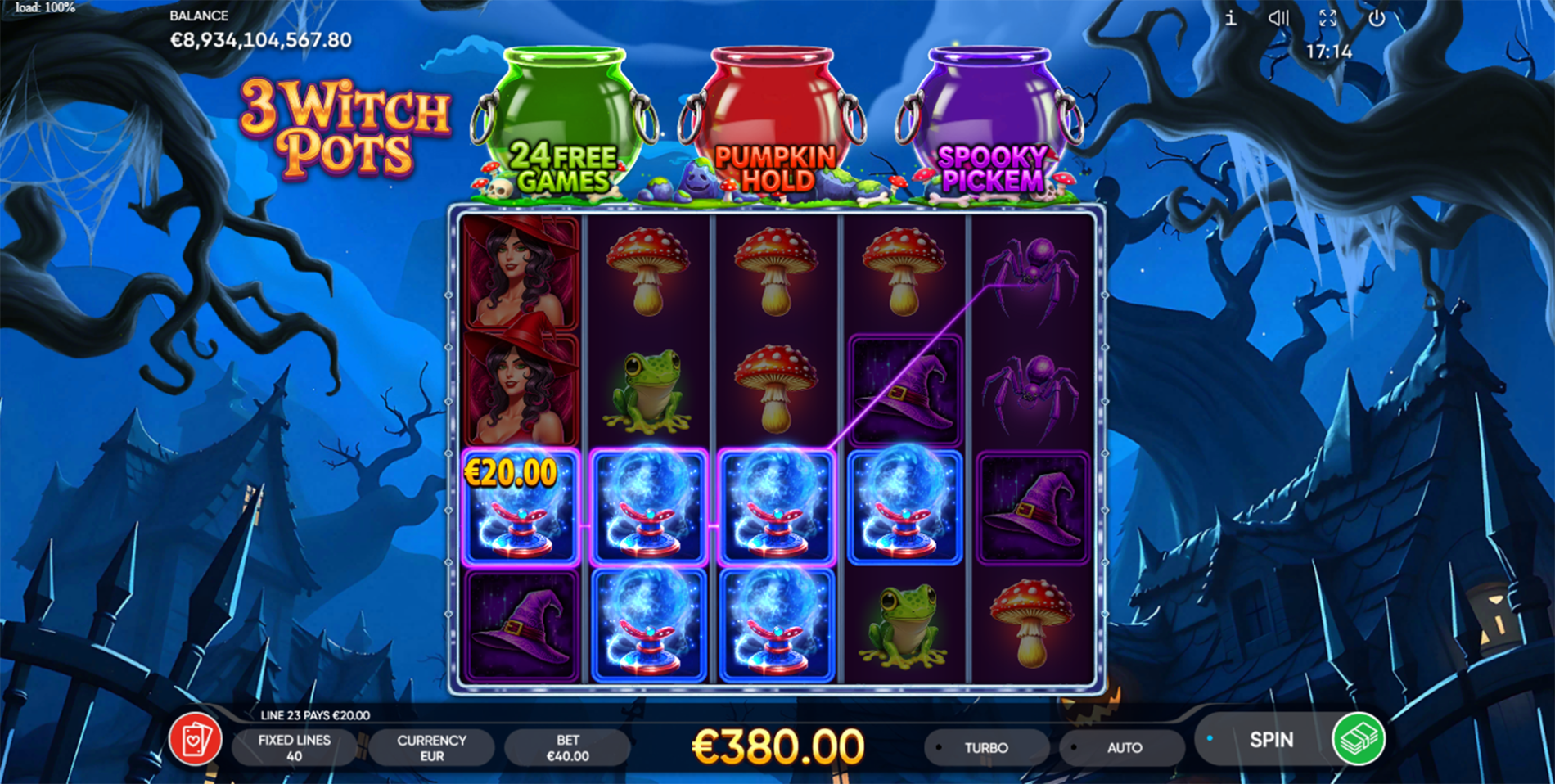This screenshot has width=1555, height=784.
Task: Click the frog symbol on the fourth reel
Action: [x=901, y=626]
